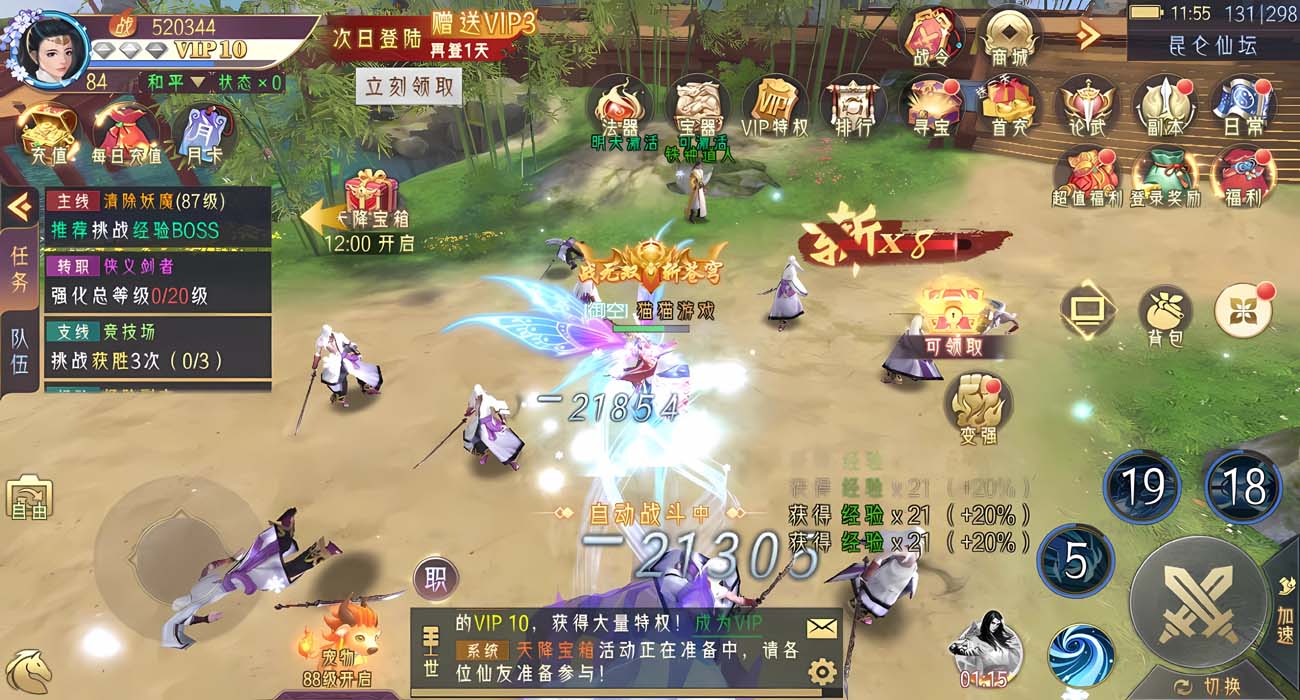Viewport: 1300px width, 700px height.
Task: Open the 背包 backpack
Action: pos(1165,313)
